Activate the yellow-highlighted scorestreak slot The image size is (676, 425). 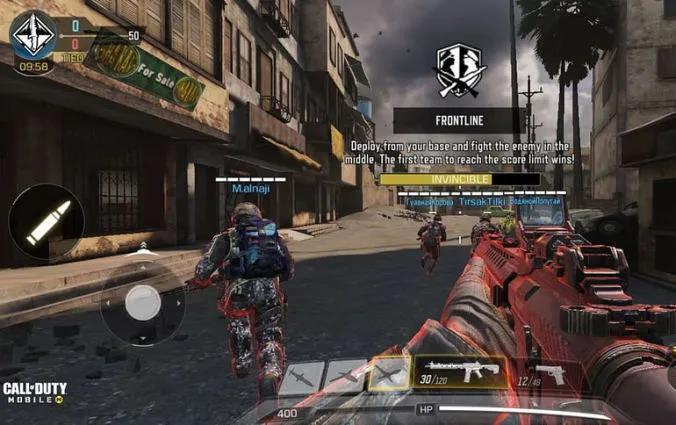coord(388,375)
